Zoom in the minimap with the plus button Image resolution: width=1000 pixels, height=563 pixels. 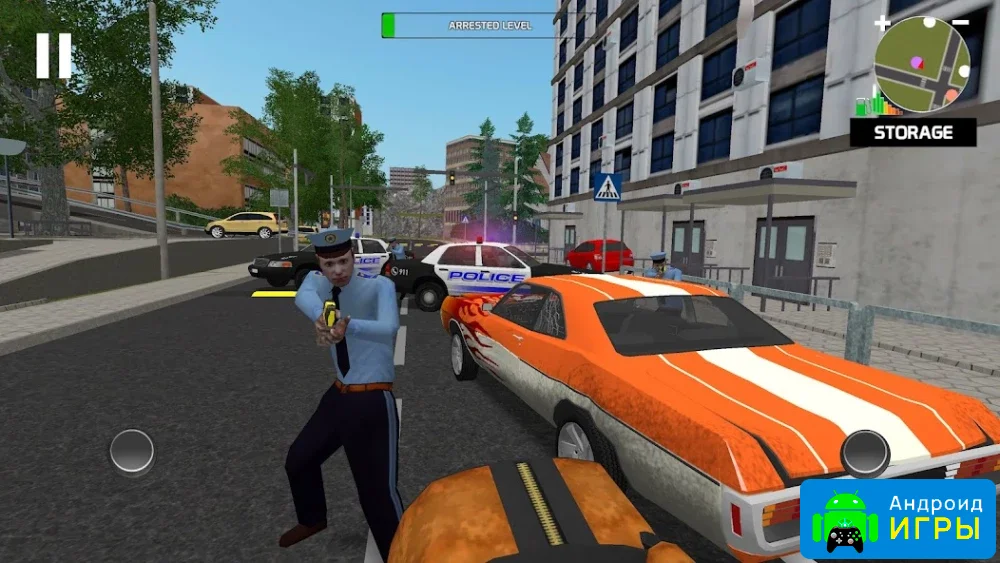pyautogui.click(x=881, y=23)
